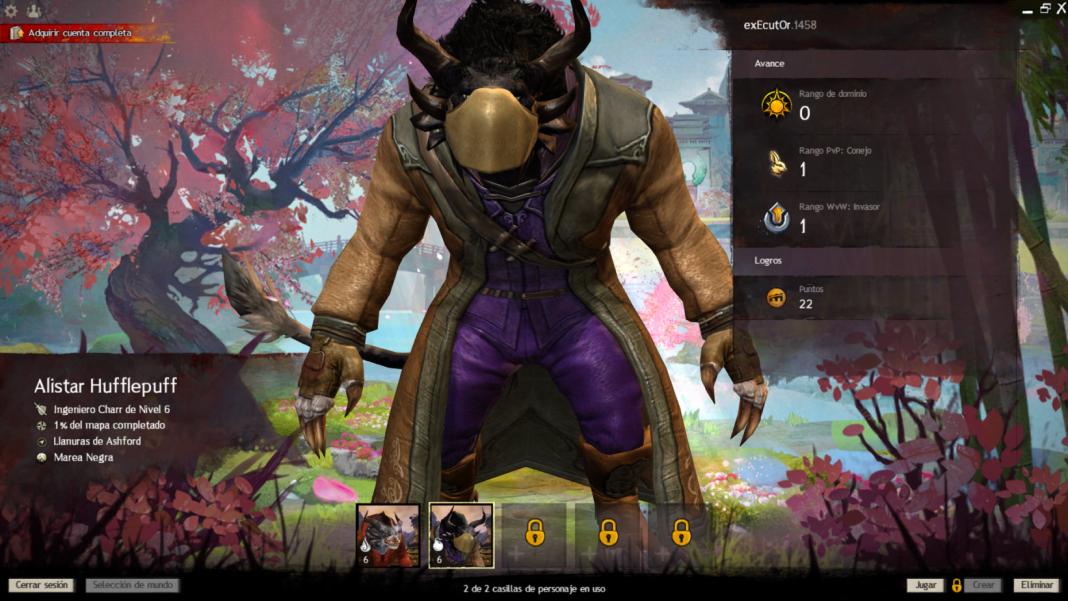This screenshot has width=1068, height=601.
Task: Click the Crear character button
Action: click(x=983, y=585)
